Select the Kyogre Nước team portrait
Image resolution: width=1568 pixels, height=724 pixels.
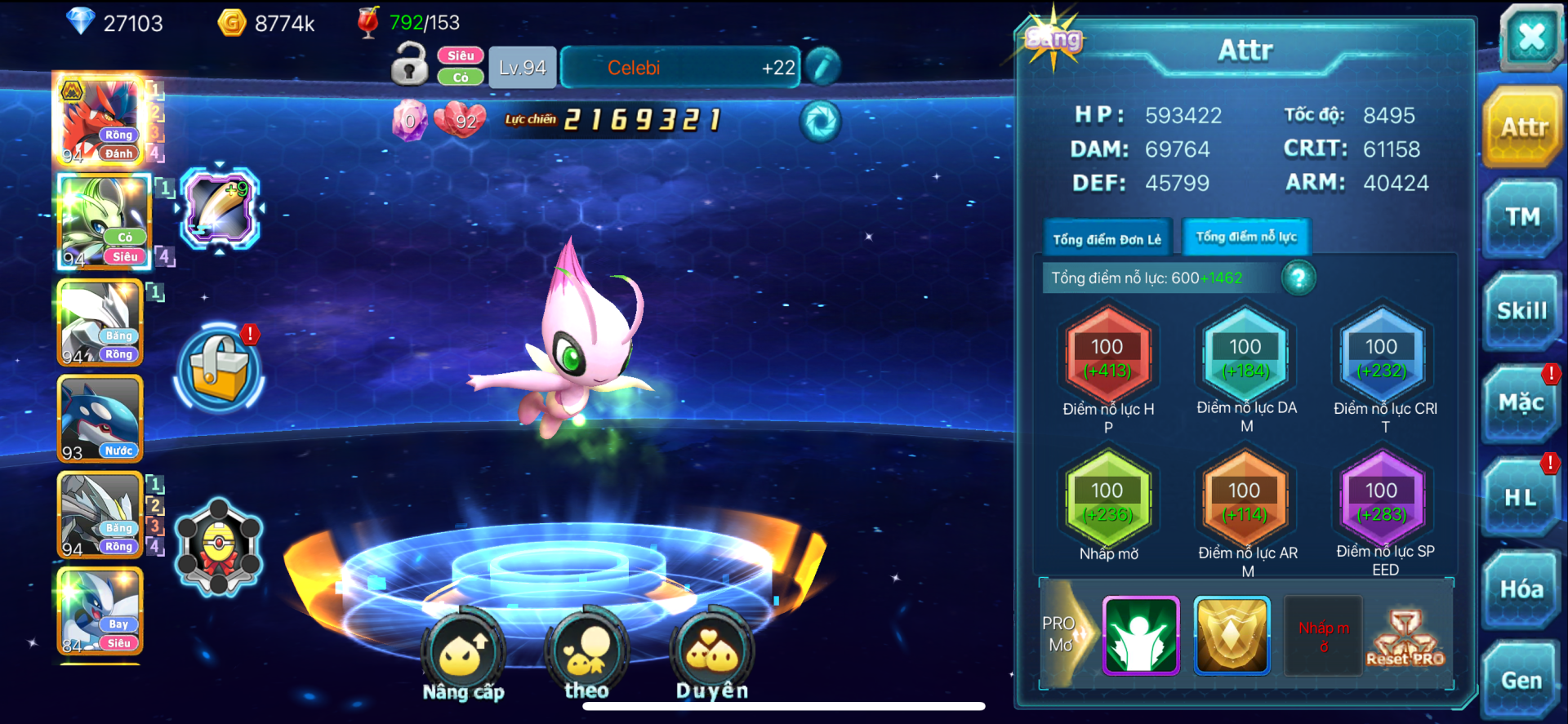coord(100,419)
